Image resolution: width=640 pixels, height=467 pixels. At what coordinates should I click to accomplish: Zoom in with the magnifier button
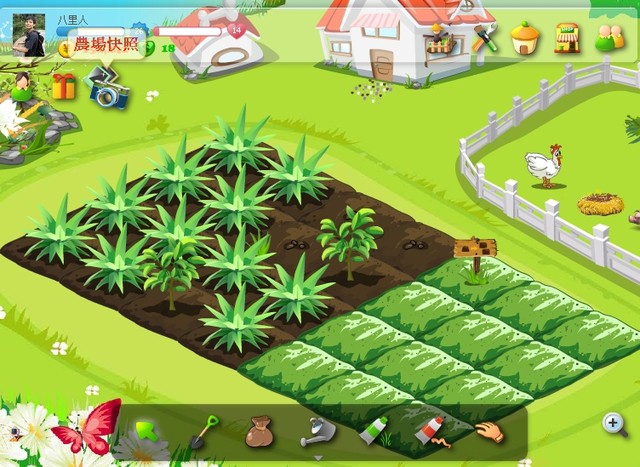[x=615, y=425]
